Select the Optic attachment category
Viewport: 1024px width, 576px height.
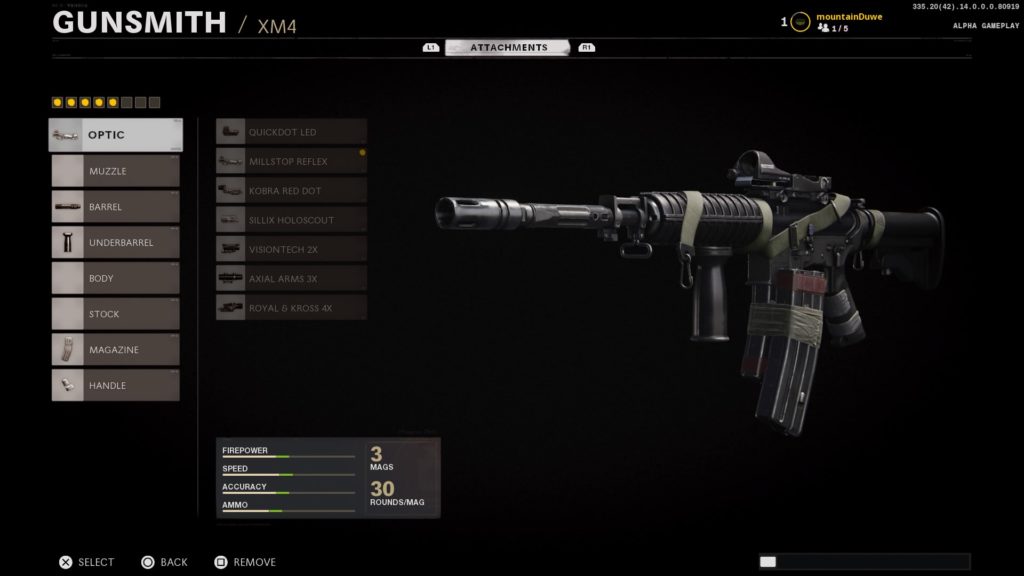(116, 135)
